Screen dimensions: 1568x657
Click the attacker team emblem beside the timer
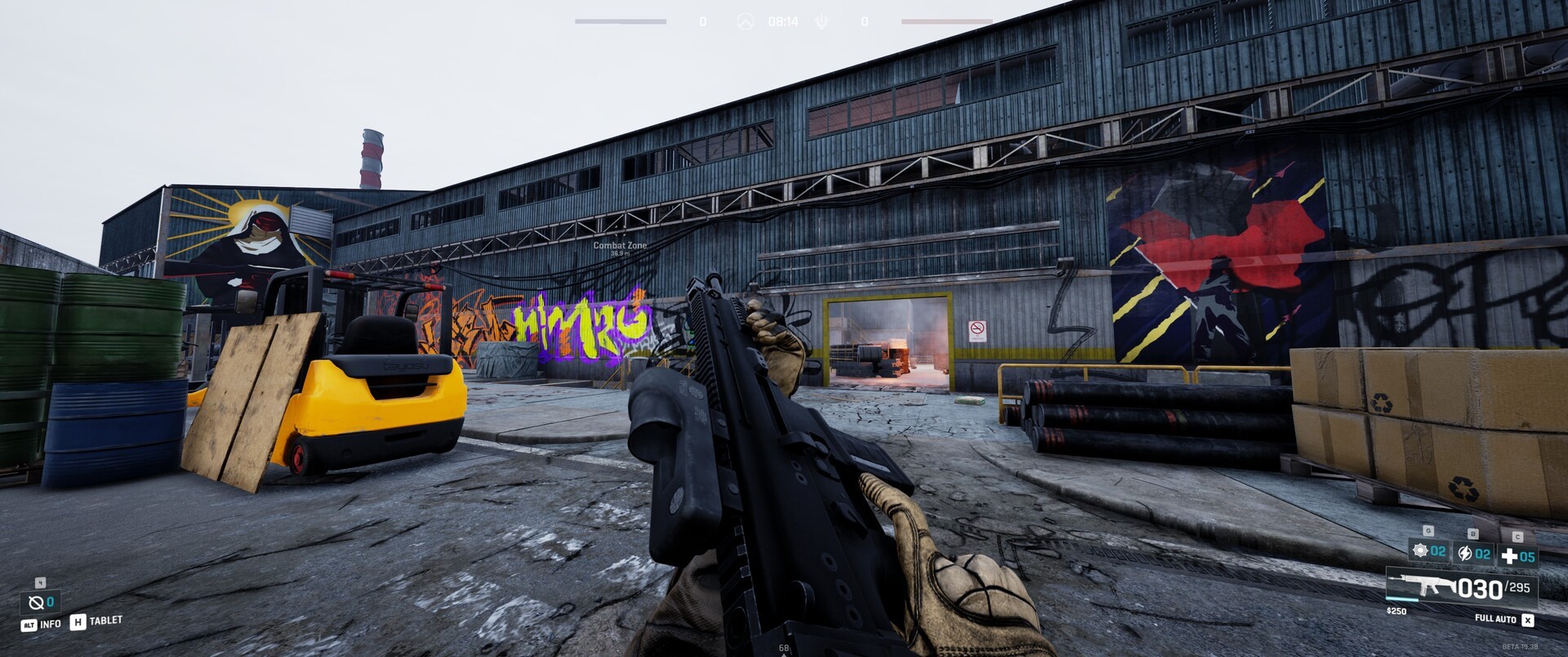[745, 22]
